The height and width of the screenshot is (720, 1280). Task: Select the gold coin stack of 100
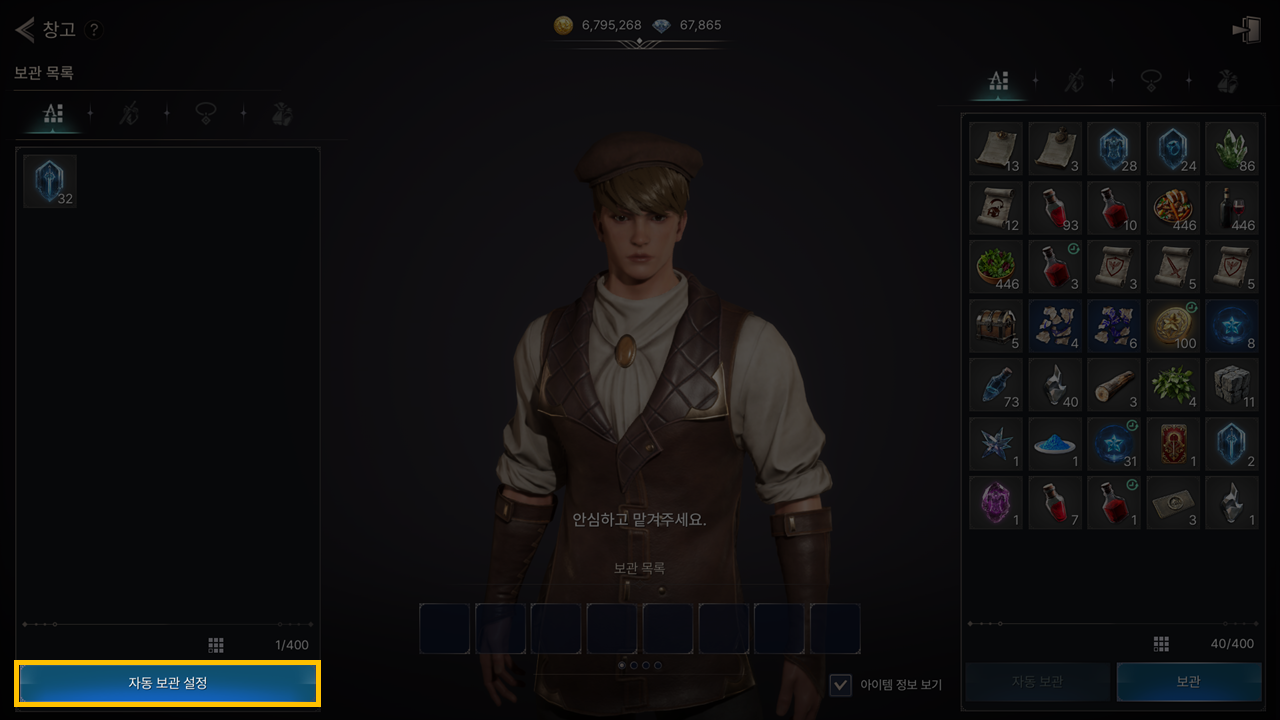(1173, 326)
